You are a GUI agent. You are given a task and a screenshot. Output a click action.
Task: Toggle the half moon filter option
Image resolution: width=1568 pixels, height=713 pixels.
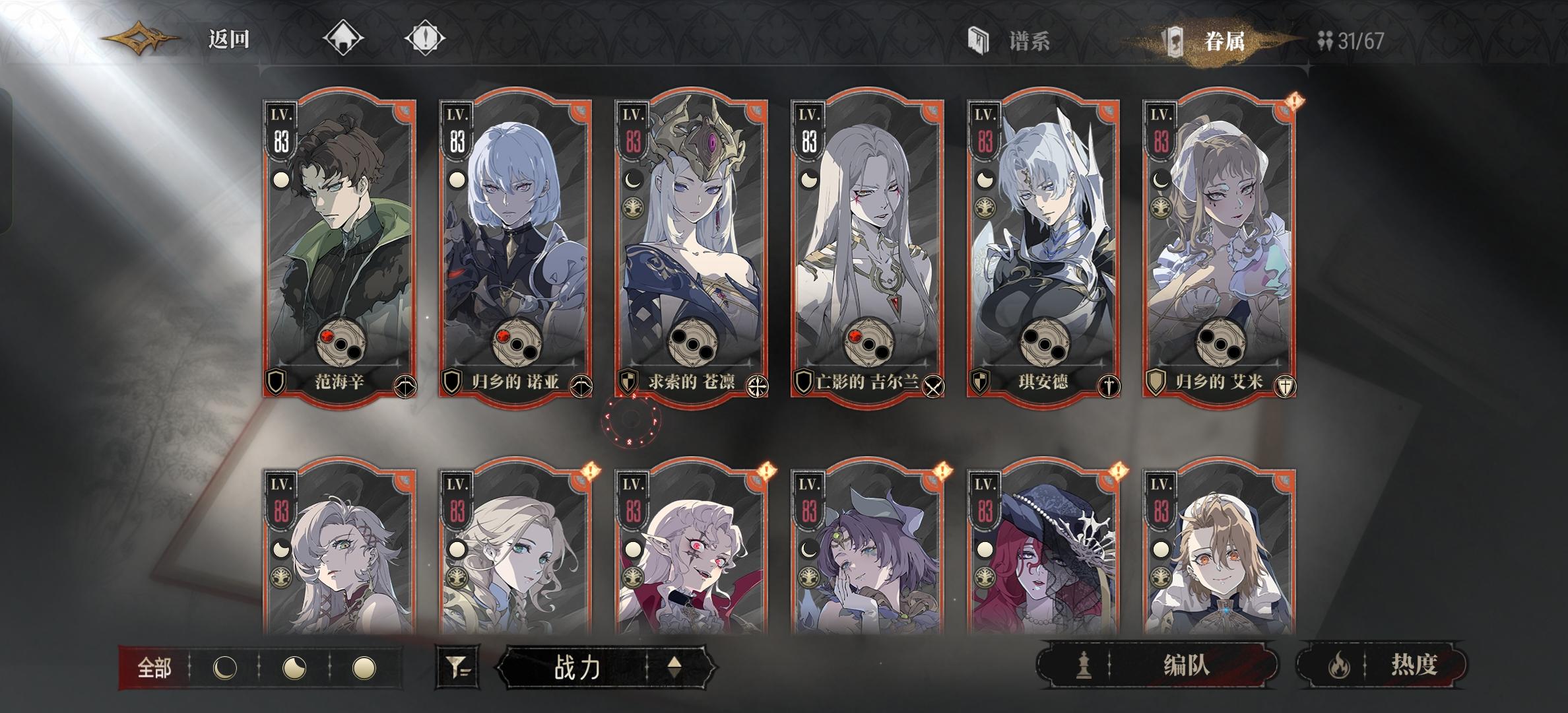tap(295, 667)
